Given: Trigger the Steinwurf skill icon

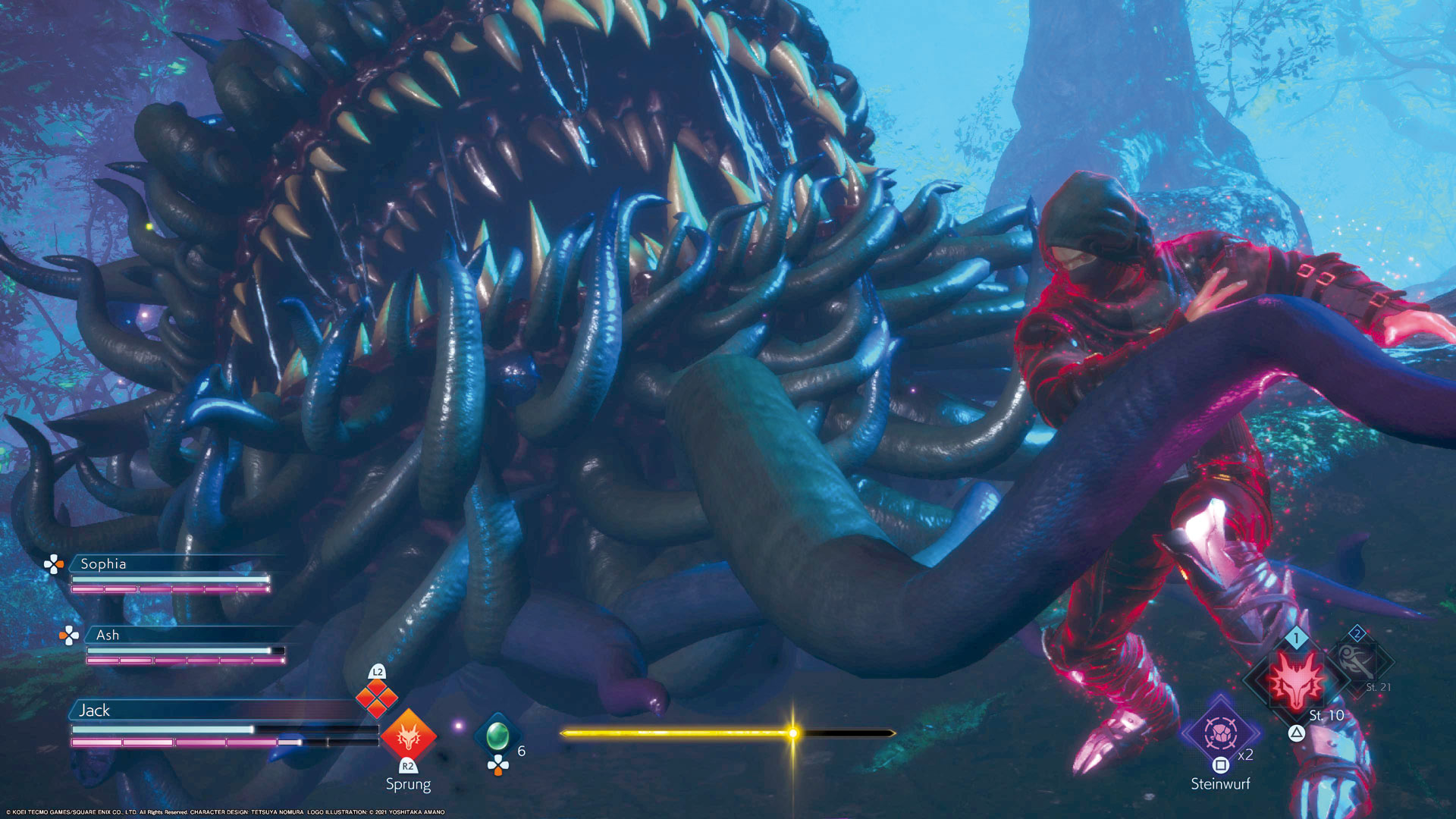Looking at the screenshot, I should tap(1220, 733).
